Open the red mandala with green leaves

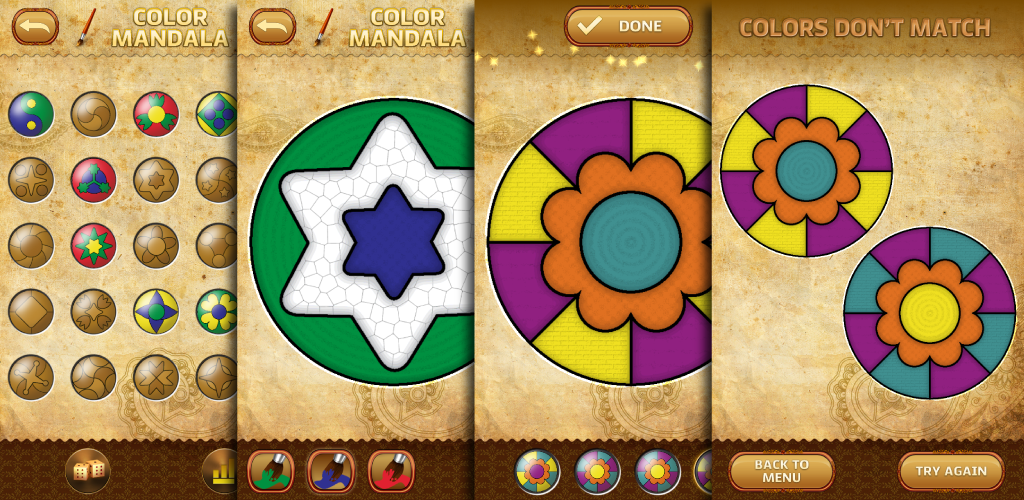(x=156, y=114)
